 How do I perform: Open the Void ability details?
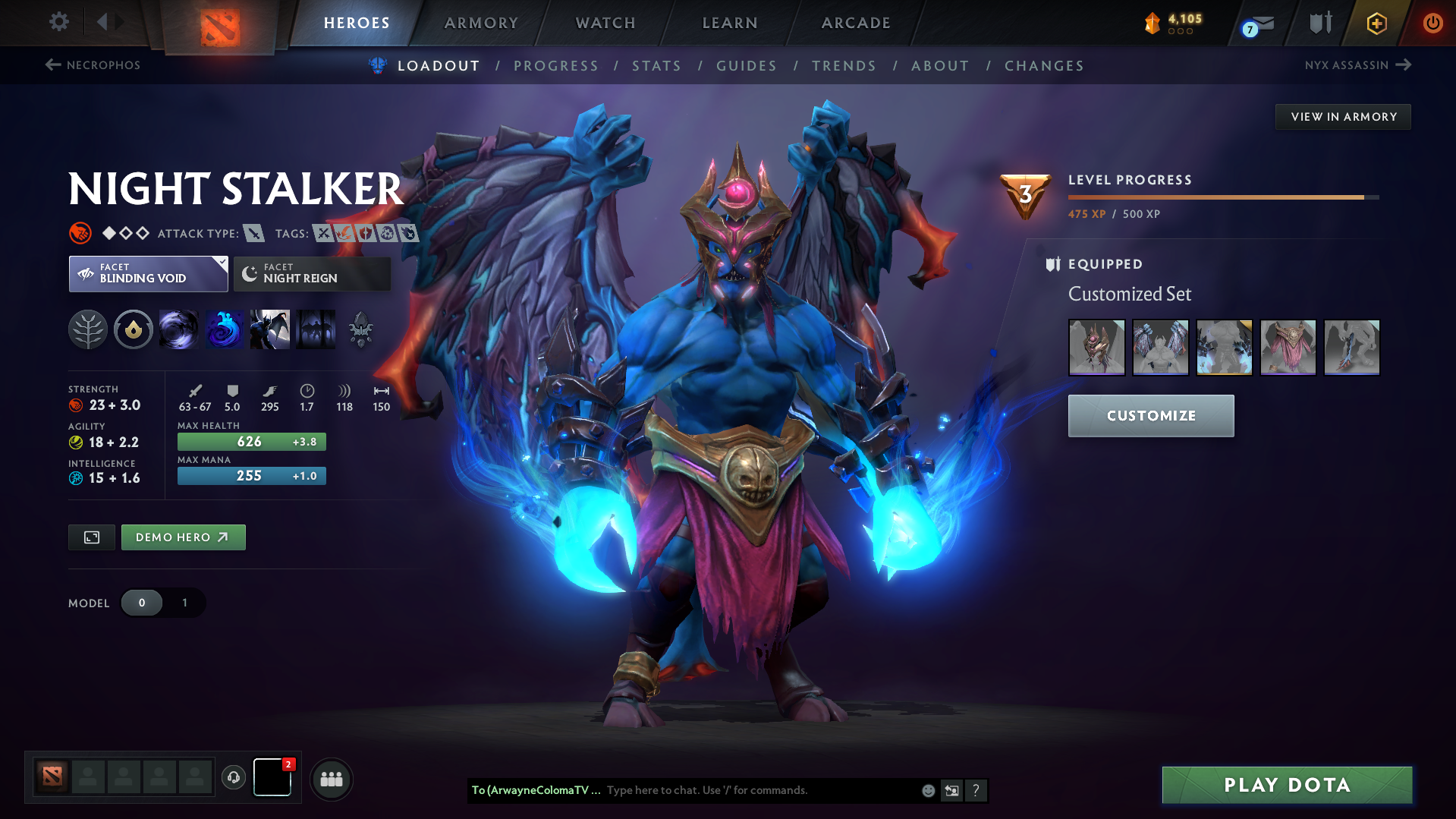[179, 329]
